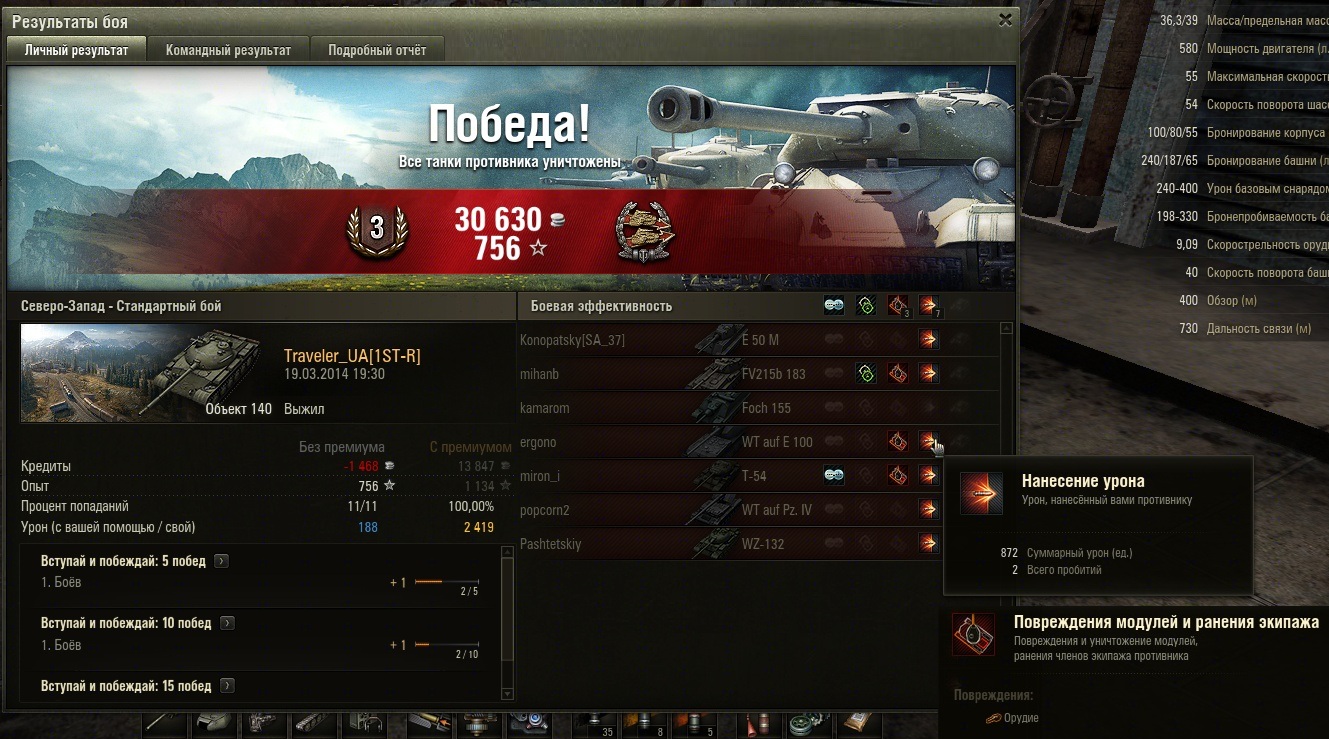Click the damage icon in the efficiency header

929,306
